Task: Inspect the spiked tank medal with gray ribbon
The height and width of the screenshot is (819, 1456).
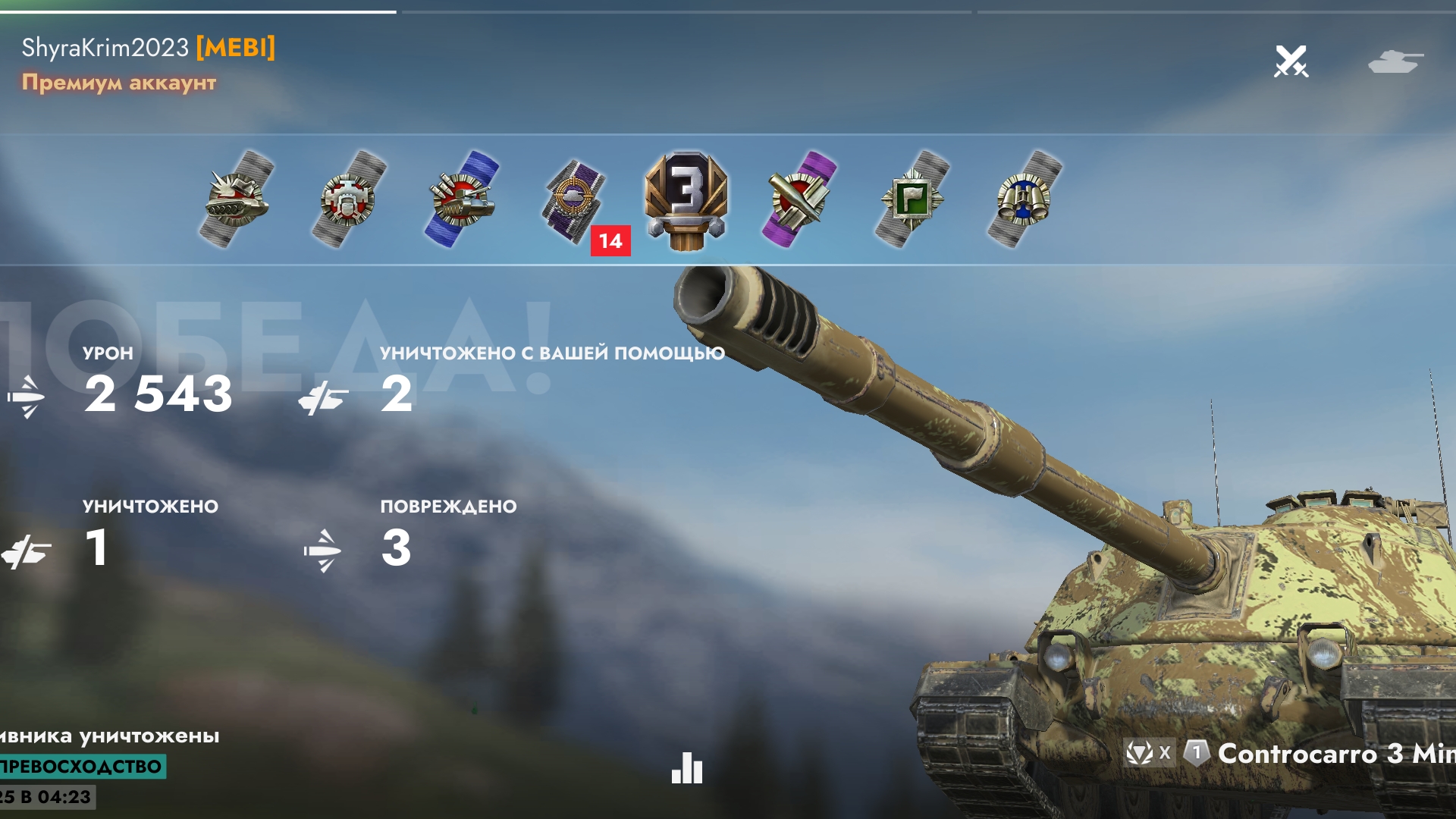Action: (x=237, y=199)
